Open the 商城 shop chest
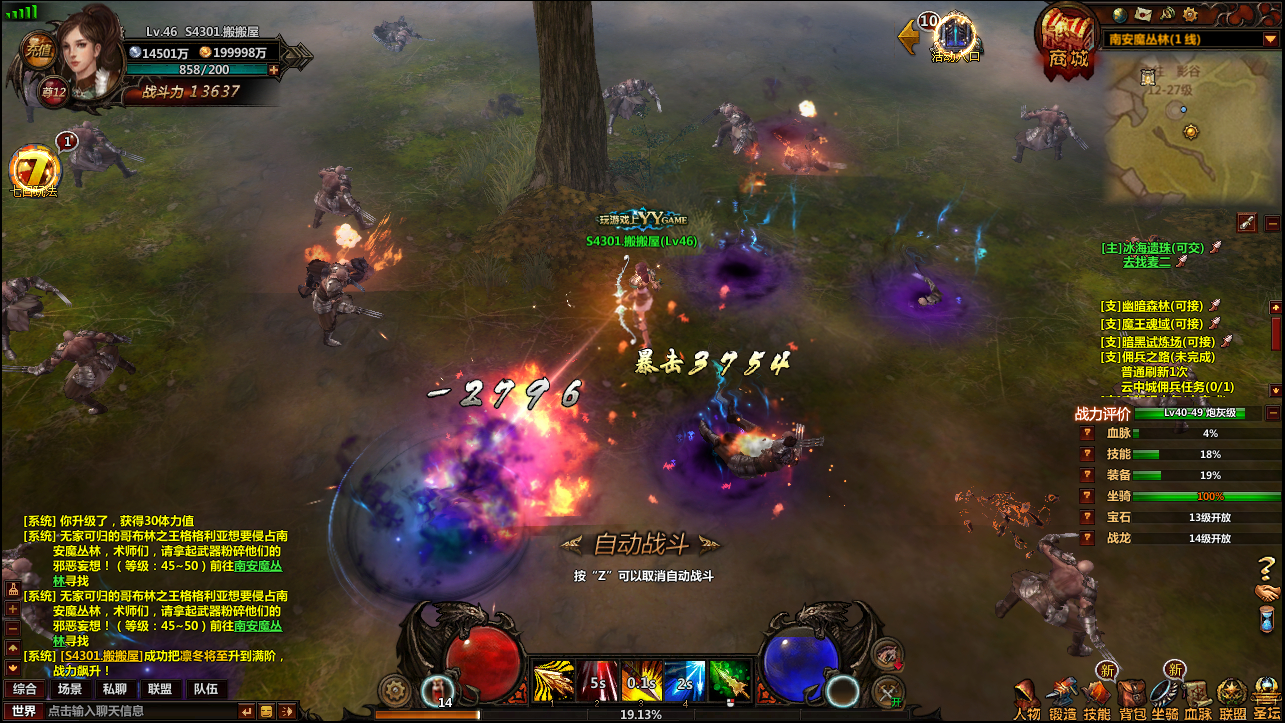Screen dimensions: 1285x723 [x=1066, y=40]
